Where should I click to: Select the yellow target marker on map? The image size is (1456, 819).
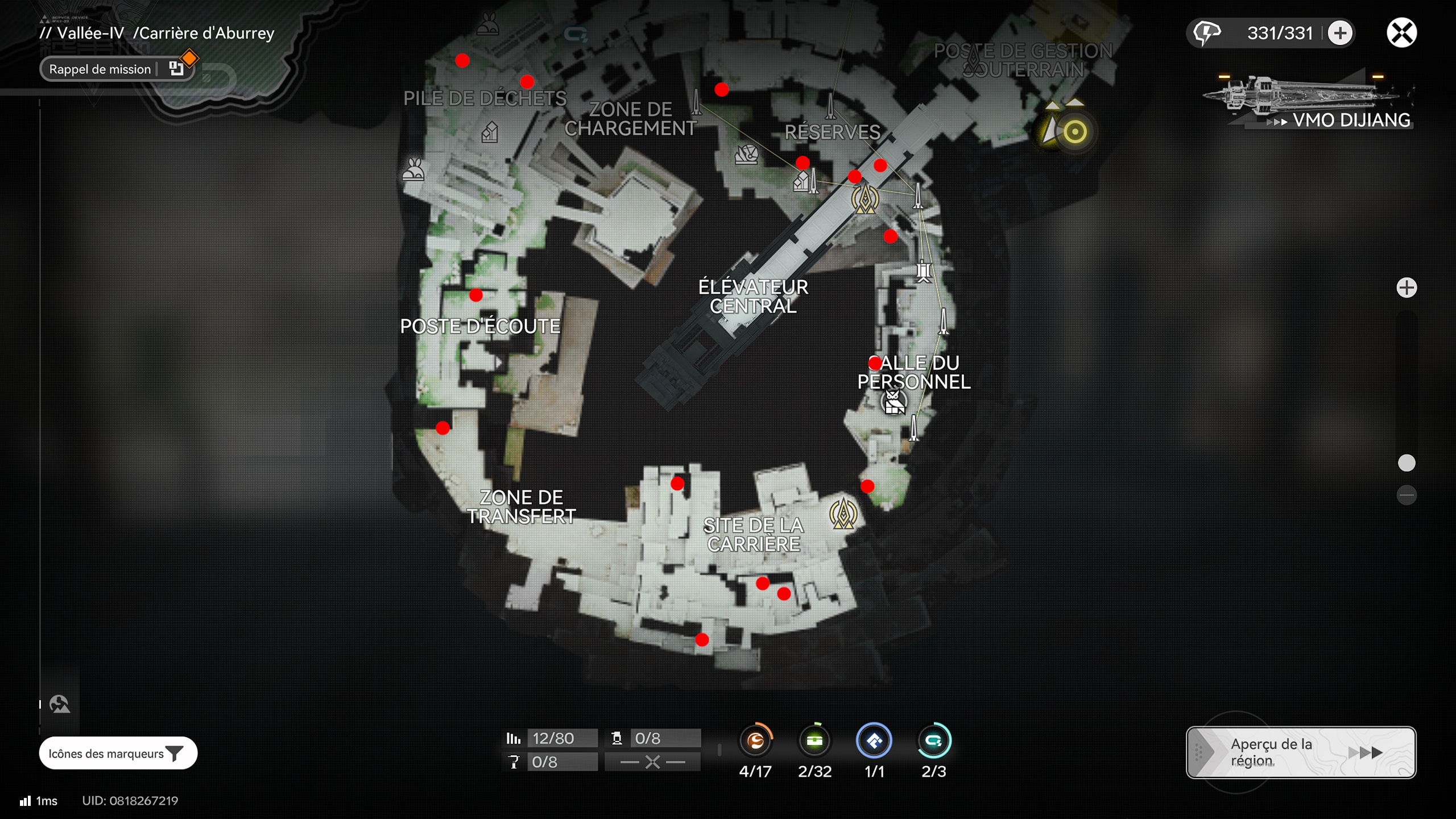(1074, 132)
